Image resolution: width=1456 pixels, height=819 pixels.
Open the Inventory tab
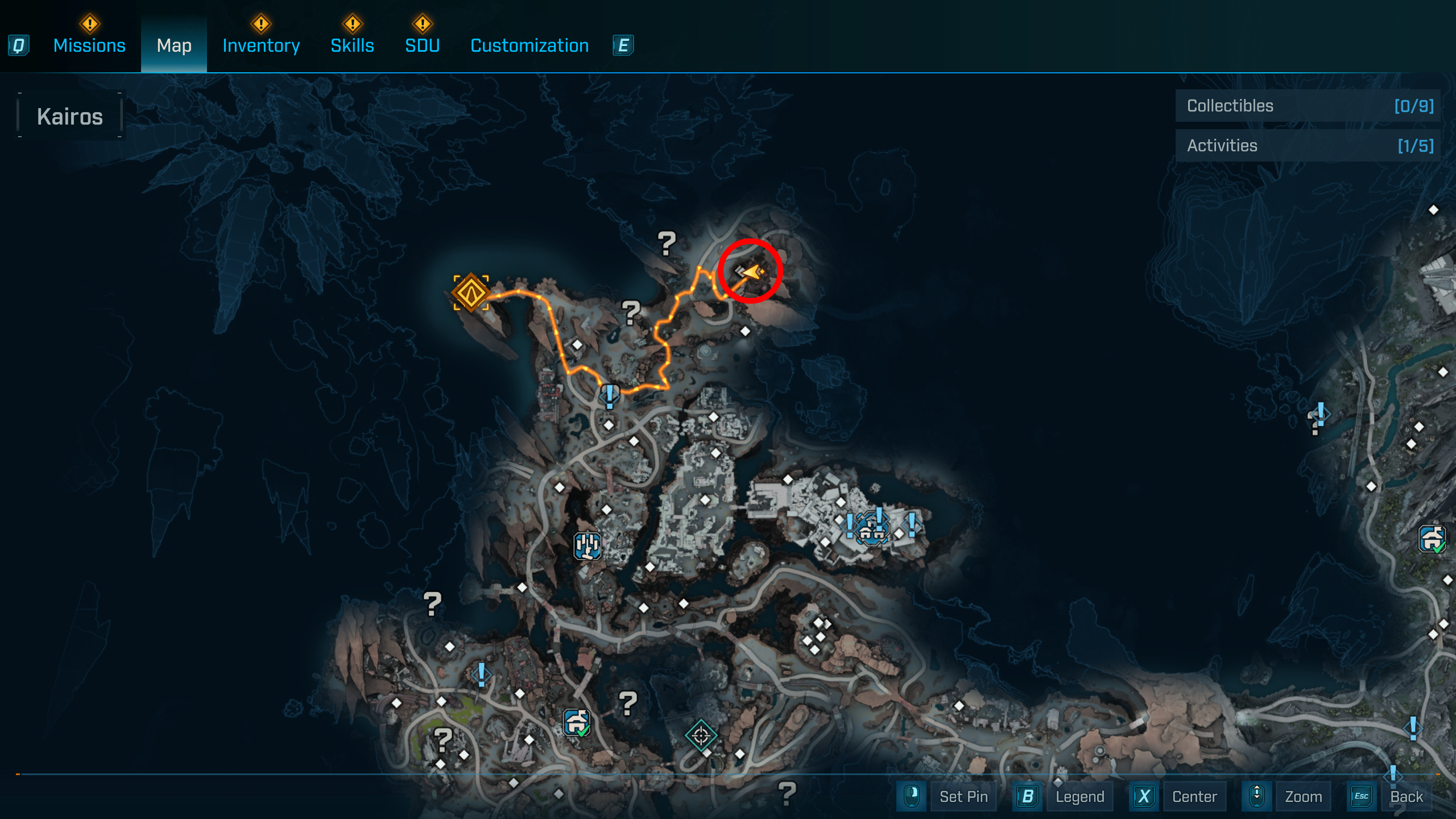(x=261, y=45)
